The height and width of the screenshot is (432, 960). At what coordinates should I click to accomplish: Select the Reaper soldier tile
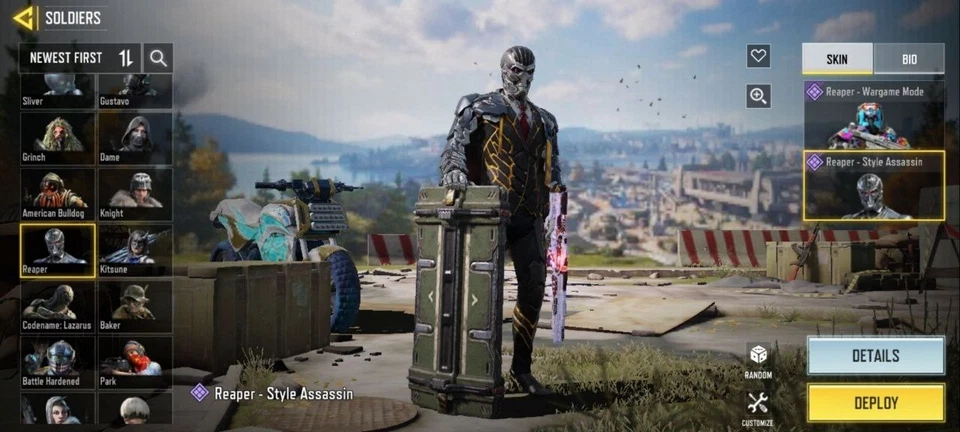(58, 250)
